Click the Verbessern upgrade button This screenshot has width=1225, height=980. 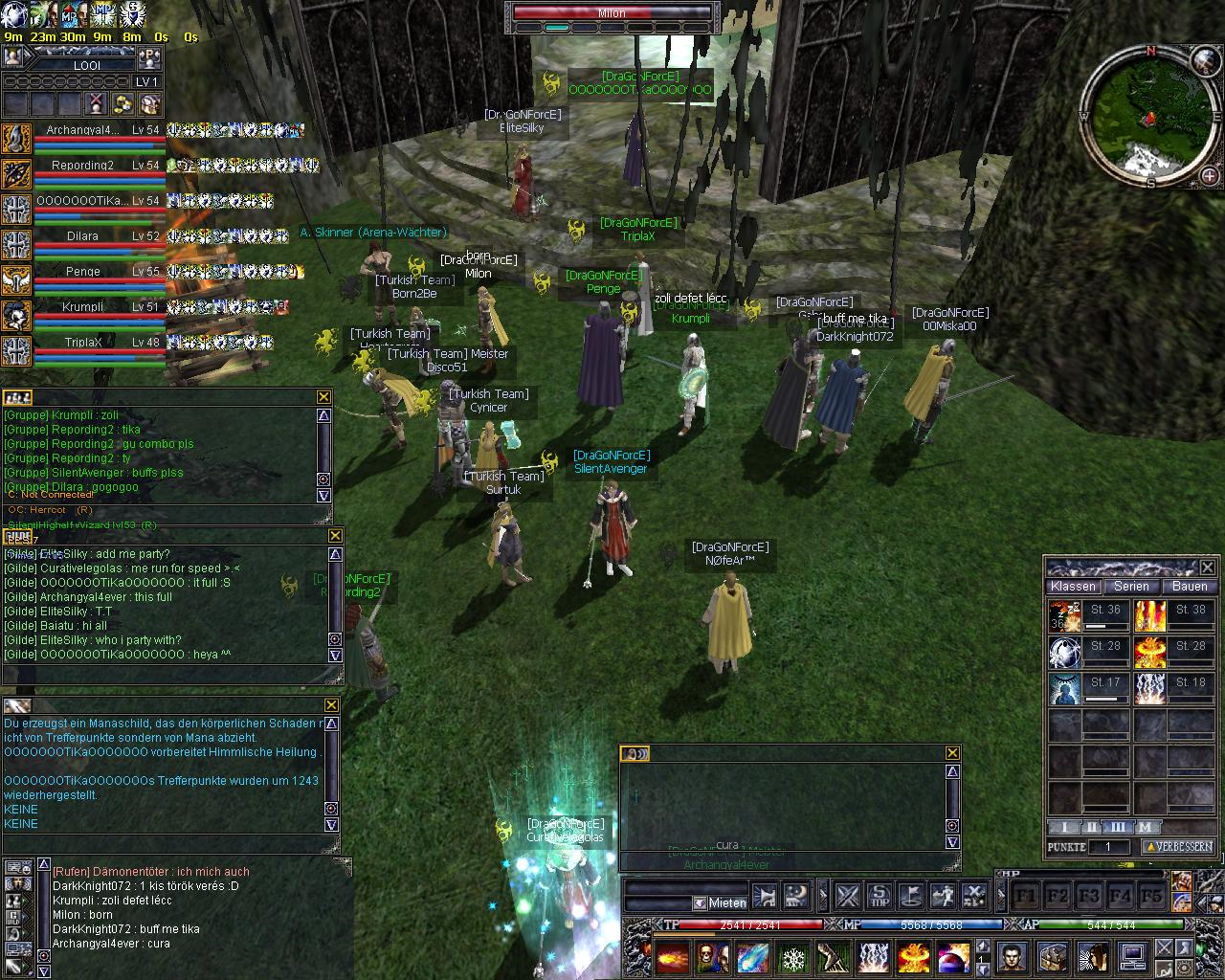(1178, 847)
